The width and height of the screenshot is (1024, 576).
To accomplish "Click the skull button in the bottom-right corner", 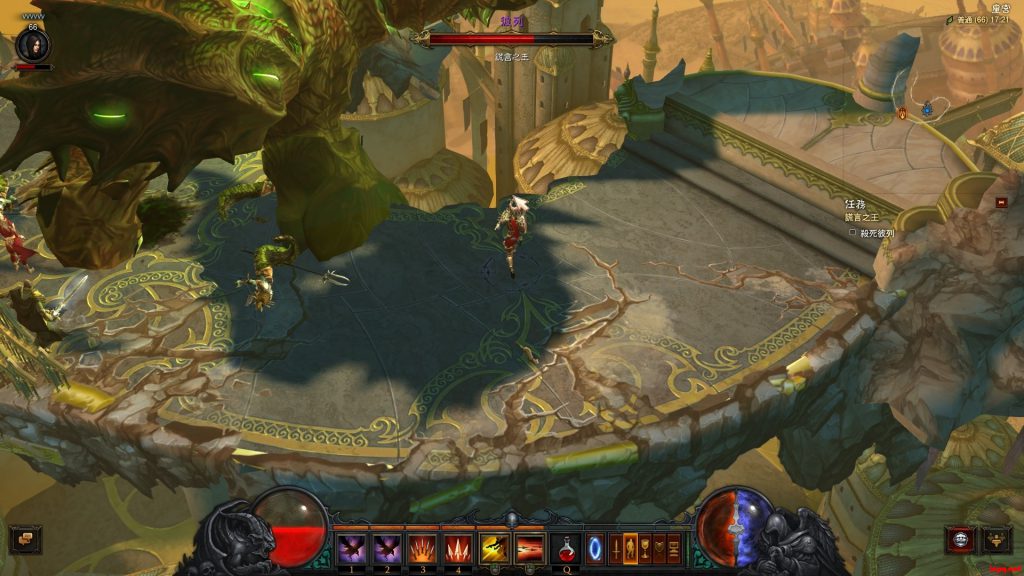I will coord(961,540).
